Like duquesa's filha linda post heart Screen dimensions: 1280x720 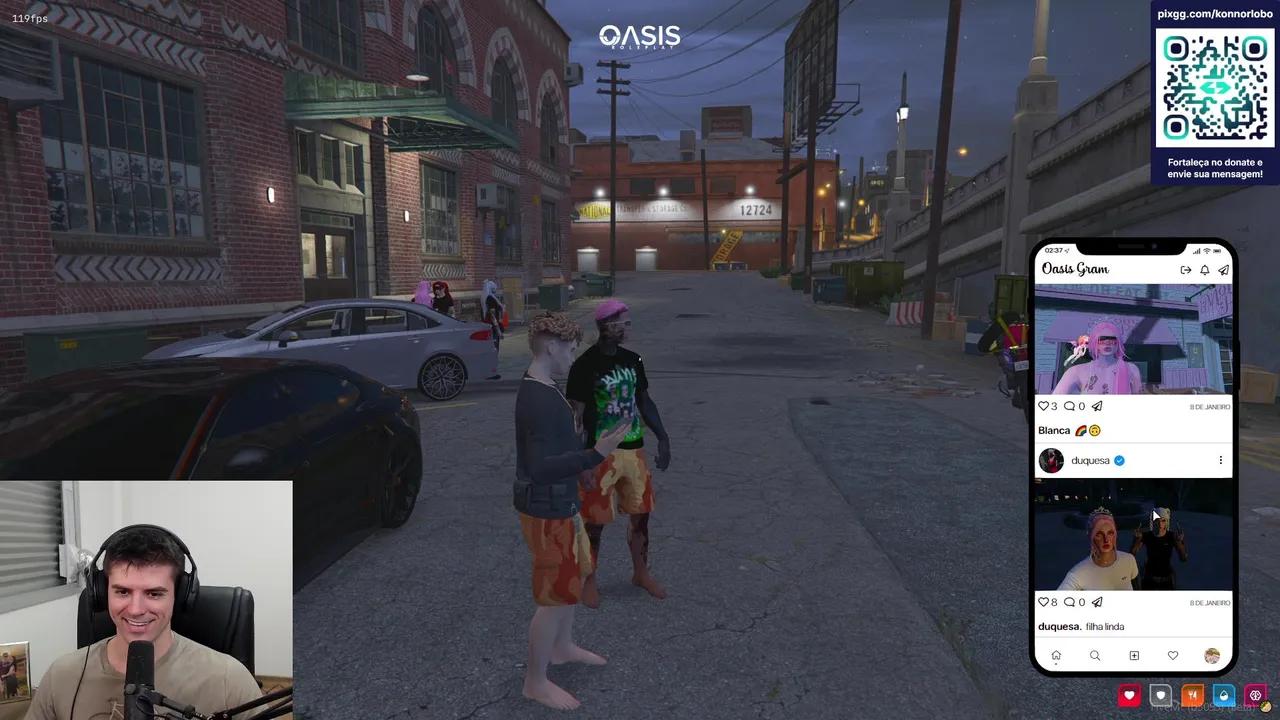(1044, 602)
